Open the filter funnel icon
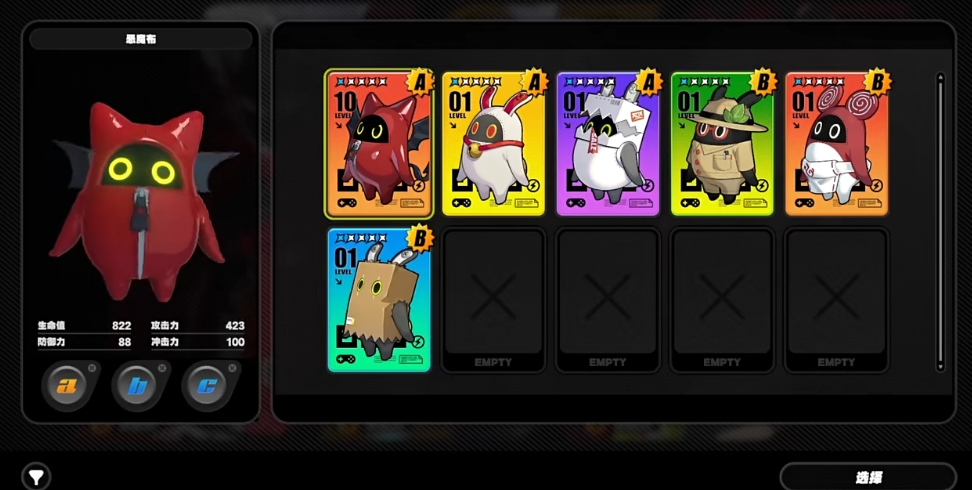The width and height of the screenshot is (972, 490). click(x=36, y=477)
